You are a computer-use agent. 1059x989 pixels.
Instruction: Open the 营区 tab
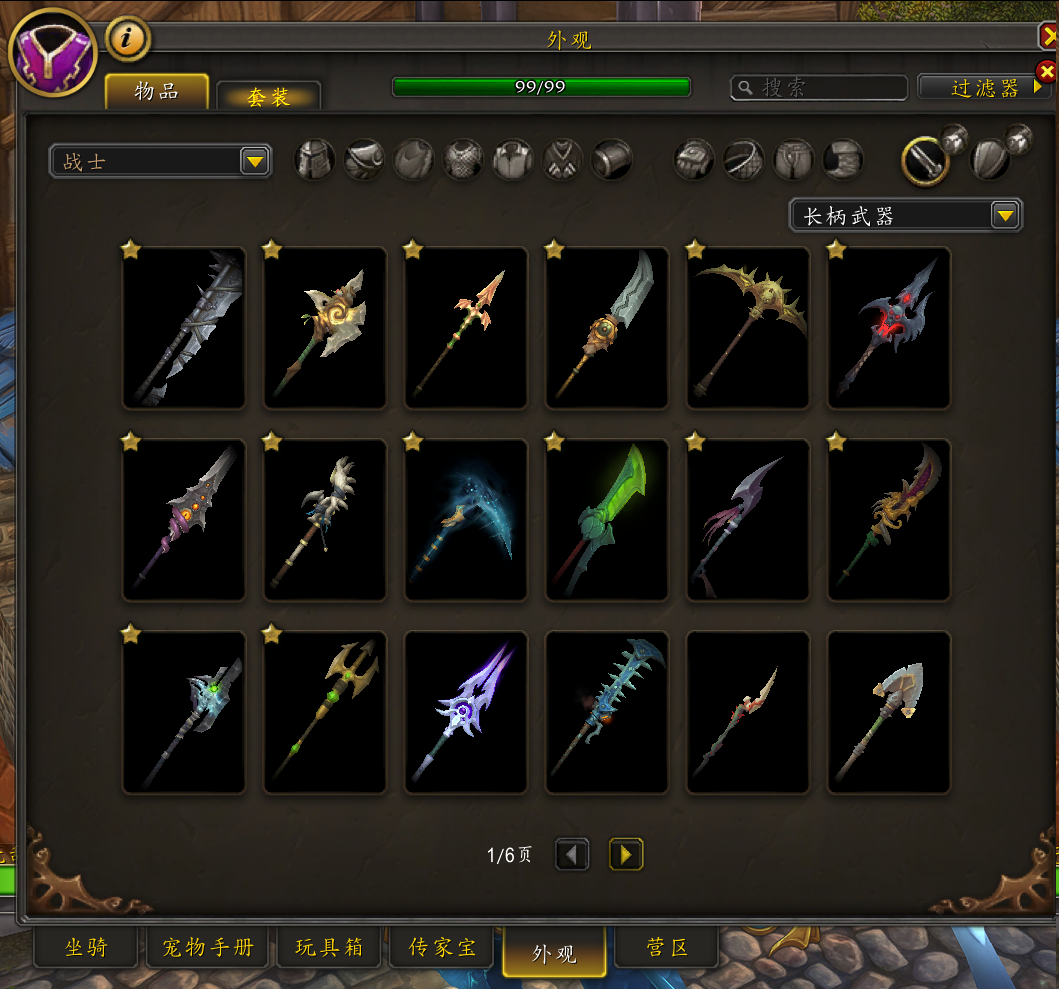[667, 947]
